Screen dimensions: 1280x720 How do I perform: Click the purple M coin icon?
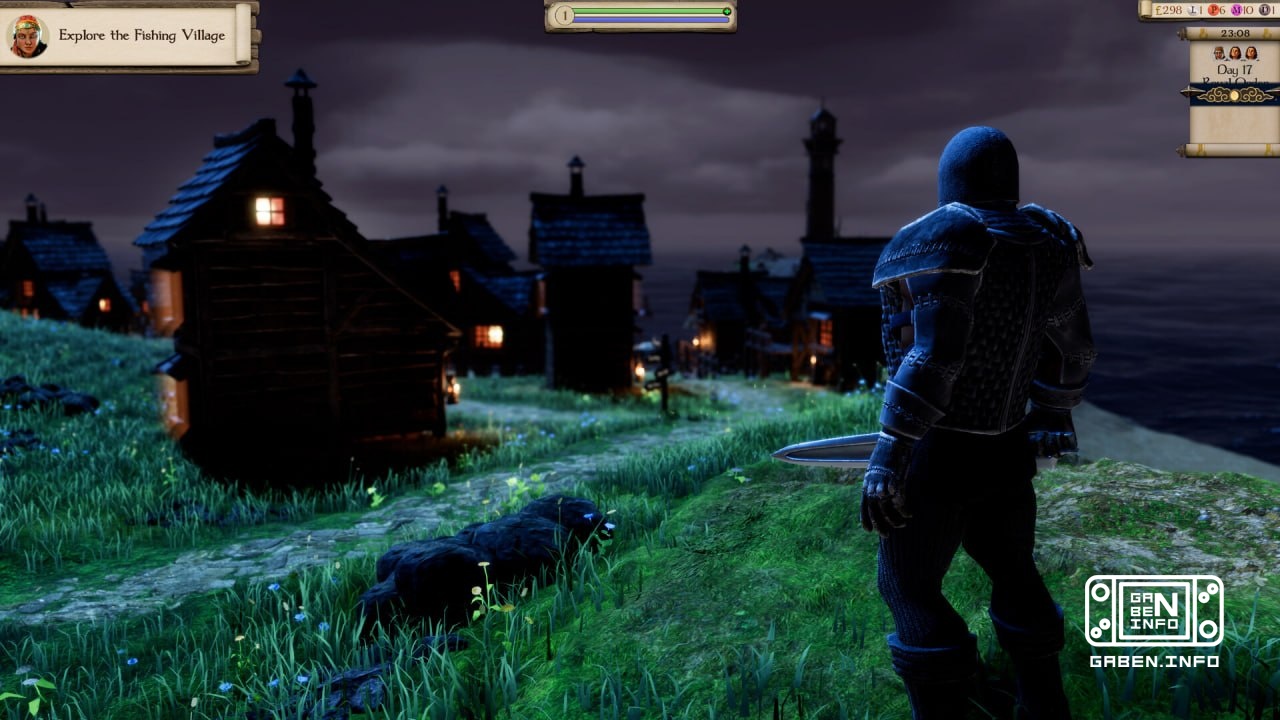tap(1235, 10)
